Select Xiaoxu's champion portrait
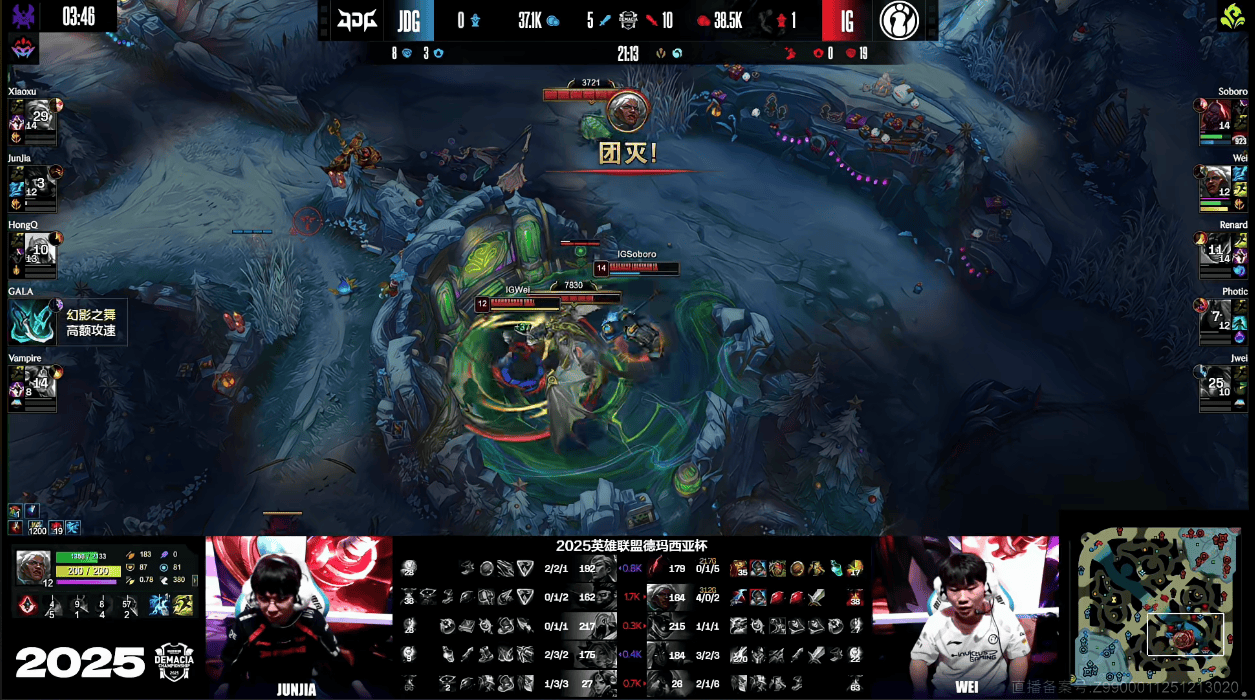The width and height of the screenshot is (1255, 700). click(x=39, y=115)
